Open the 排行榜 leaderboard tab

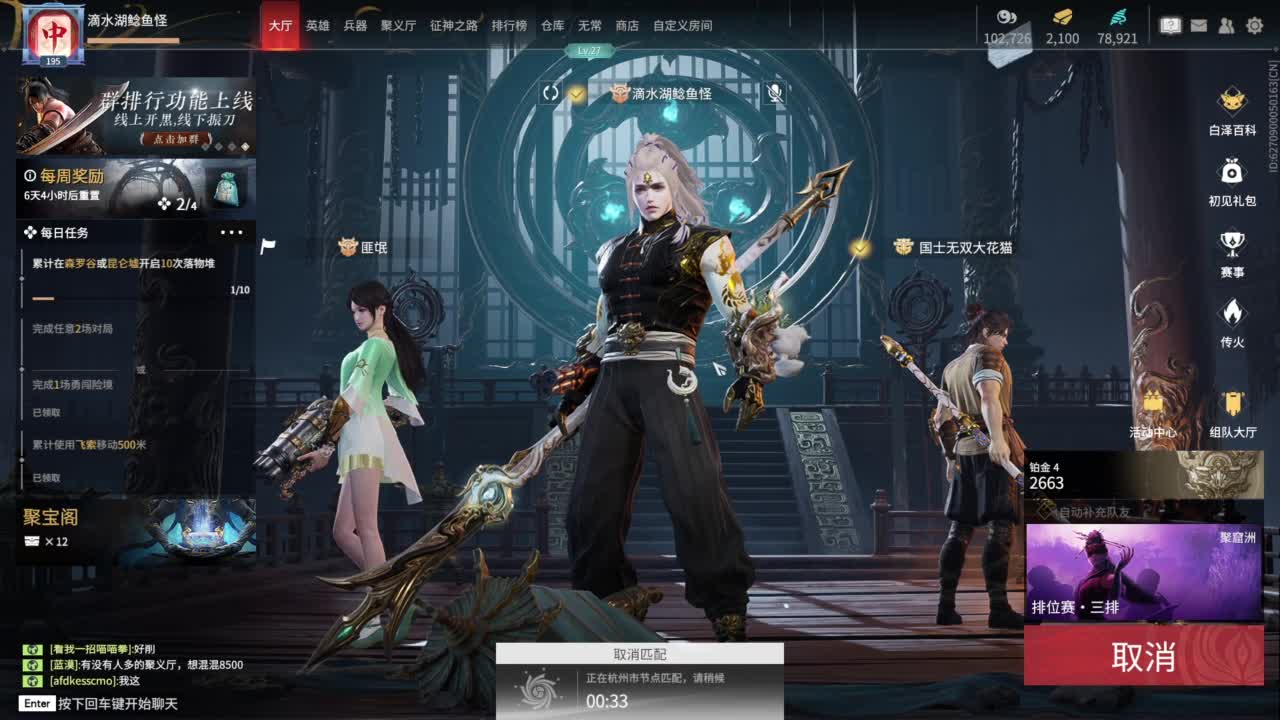coord(510,25)
